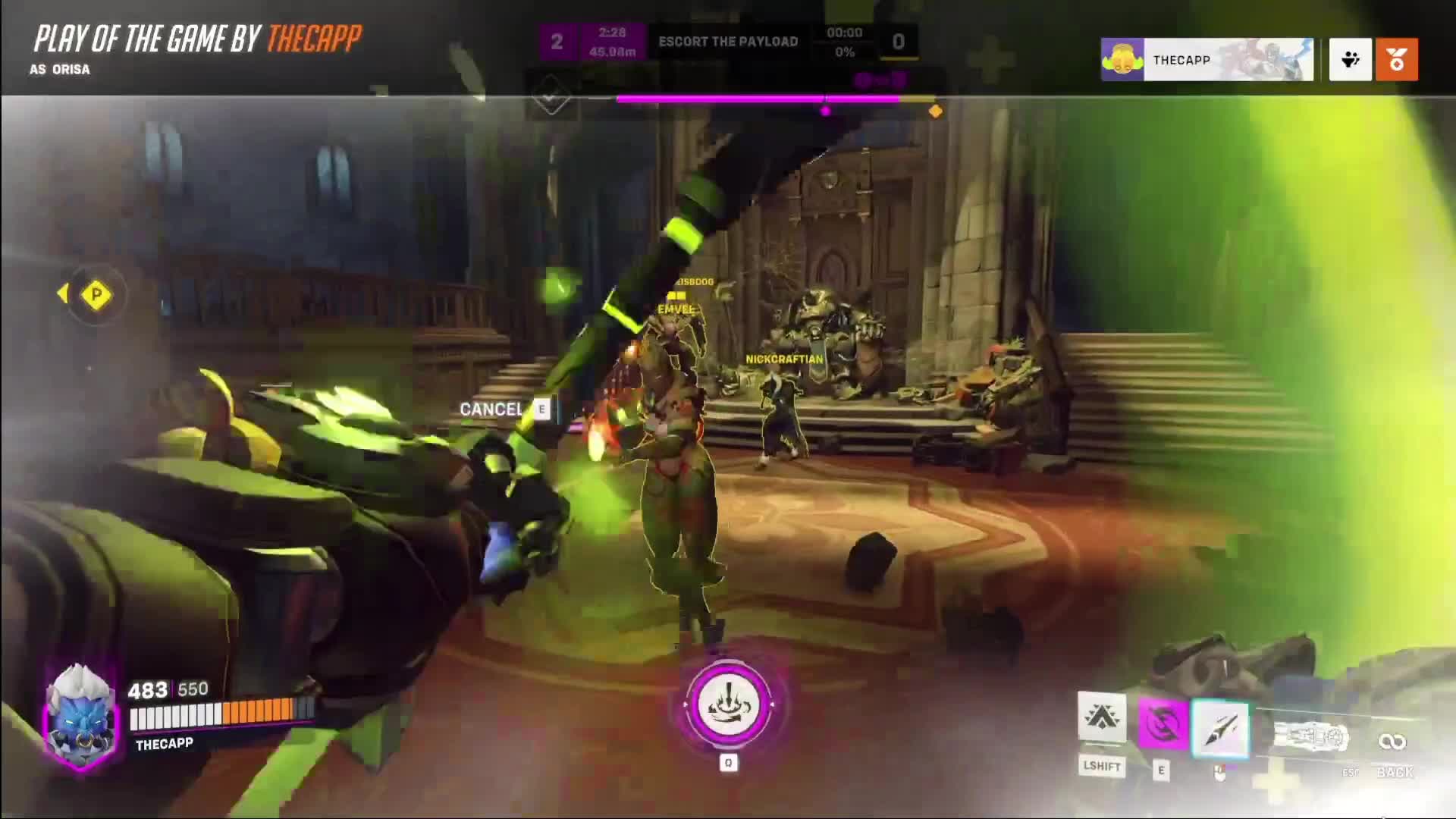Click the group endorsement icon
This screenshot has width=1456, height=819.
pos(1350,60)
